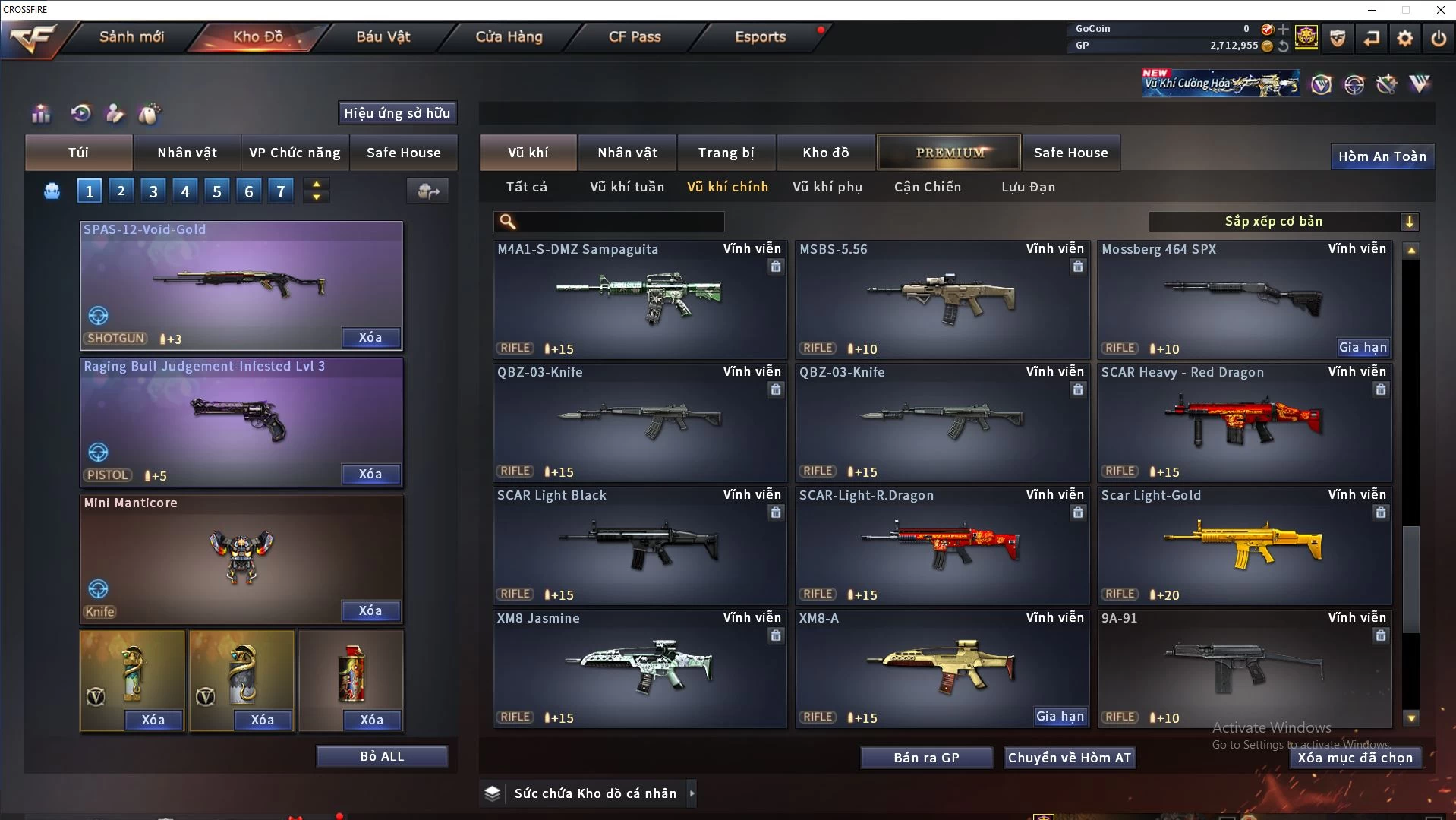Viewport: 1456px width, 820px height.
Task: Sell items with Bán ra GP
Action: pos(926,758)
